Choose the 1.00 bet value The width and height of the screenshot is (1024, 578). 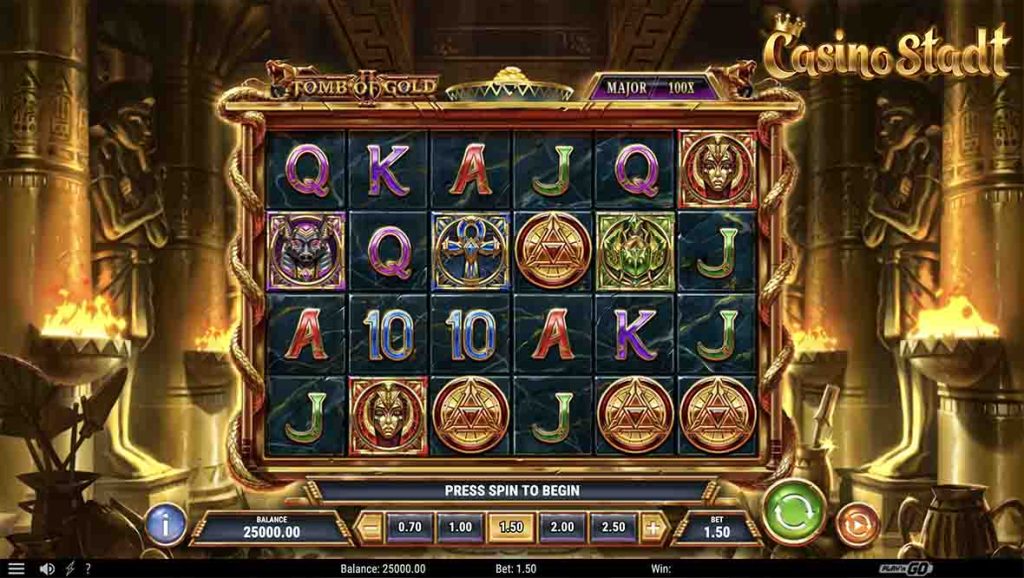(x=460, y=527)
